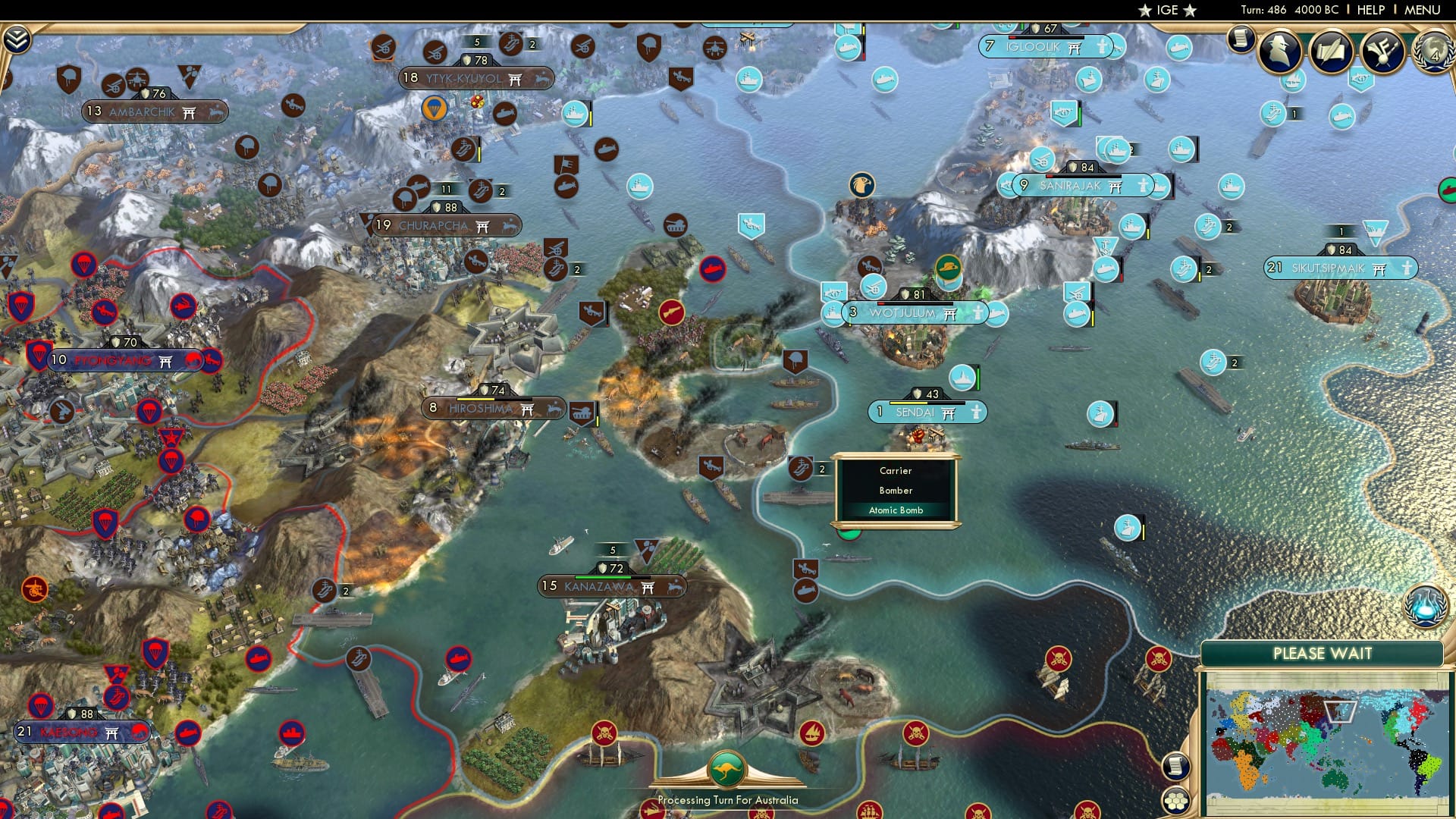1456x819 pixels.
Task: Open the Social Policies scroll-and-quill icon
Action: click(x=1331, y=52)
